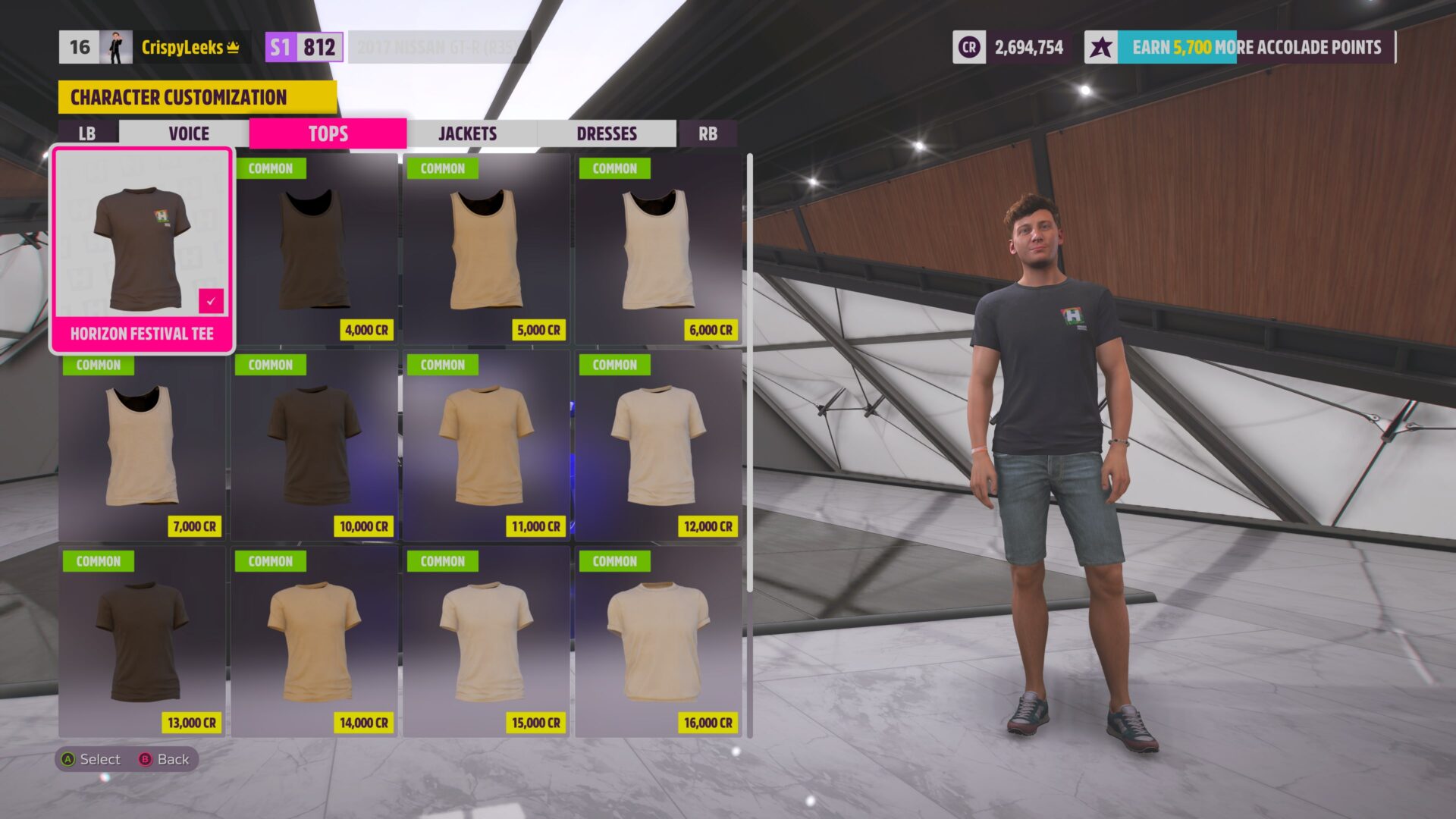
Task: Toggle selection checkmark on Horizon Festival Tee
Action: pyautogui.click(x=210, y=300)
